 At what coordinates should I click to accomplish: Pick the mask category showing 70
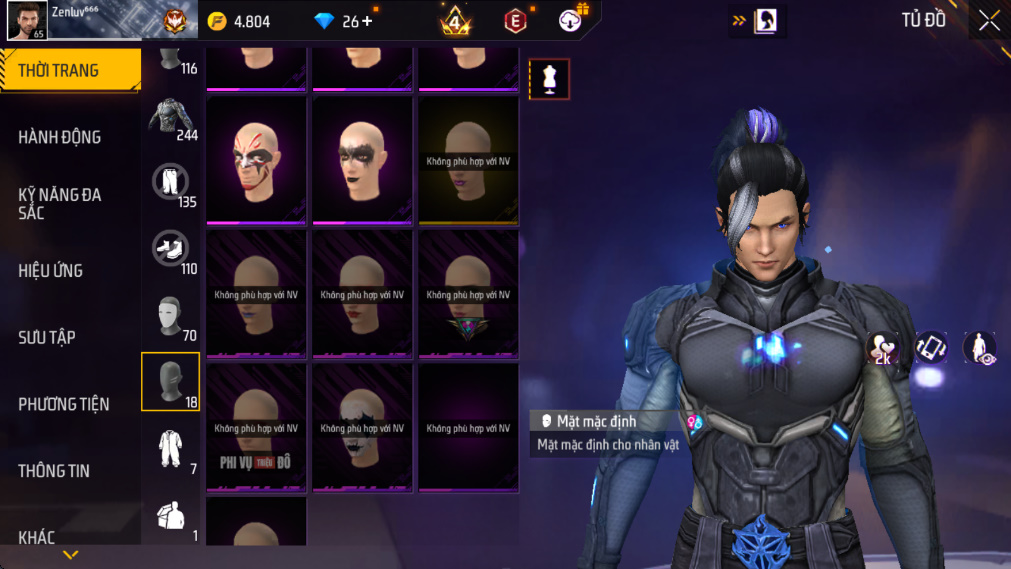170,316
